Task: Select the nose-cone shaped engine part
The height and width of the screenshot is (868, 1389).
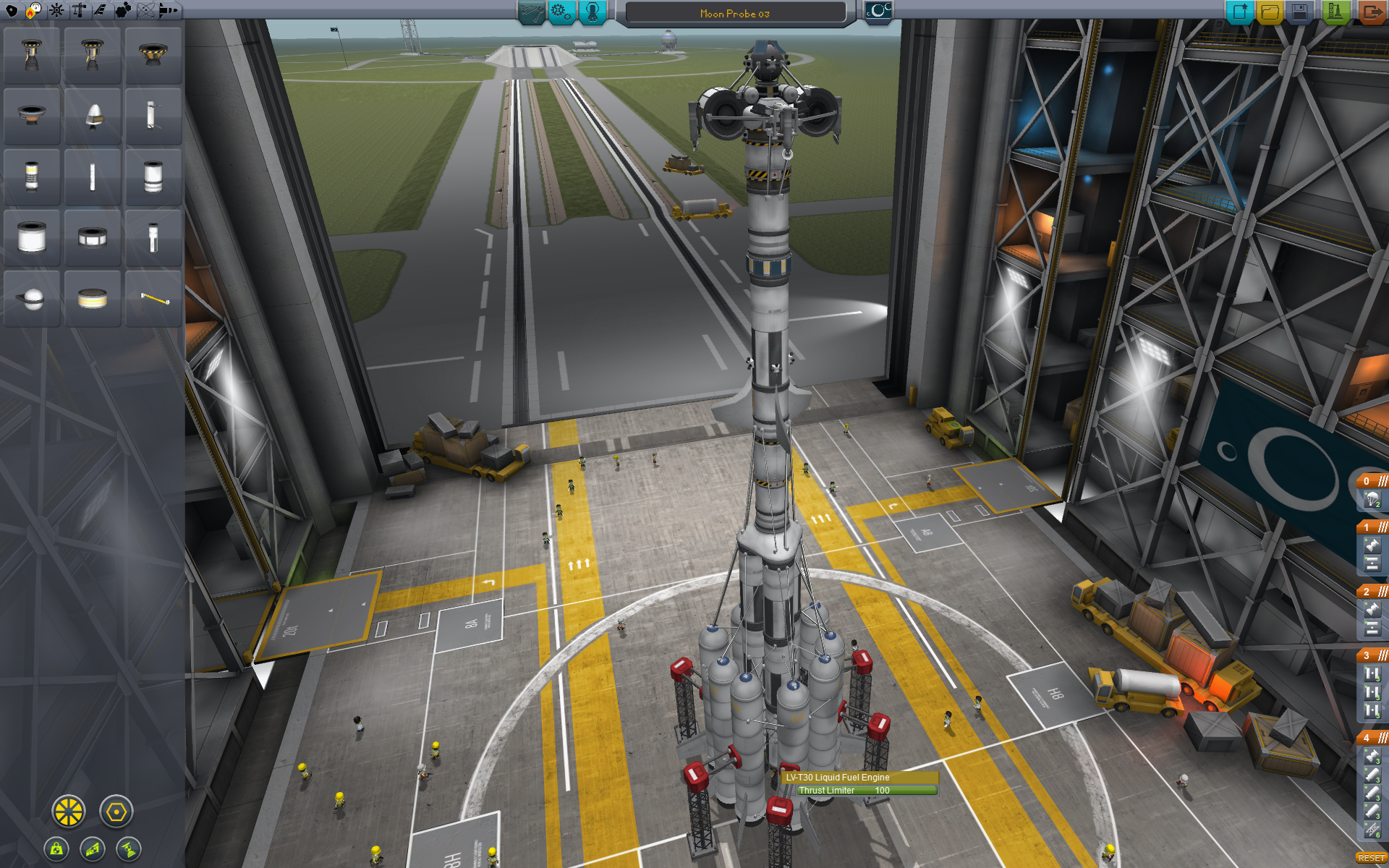Action: tap(93, 116)
